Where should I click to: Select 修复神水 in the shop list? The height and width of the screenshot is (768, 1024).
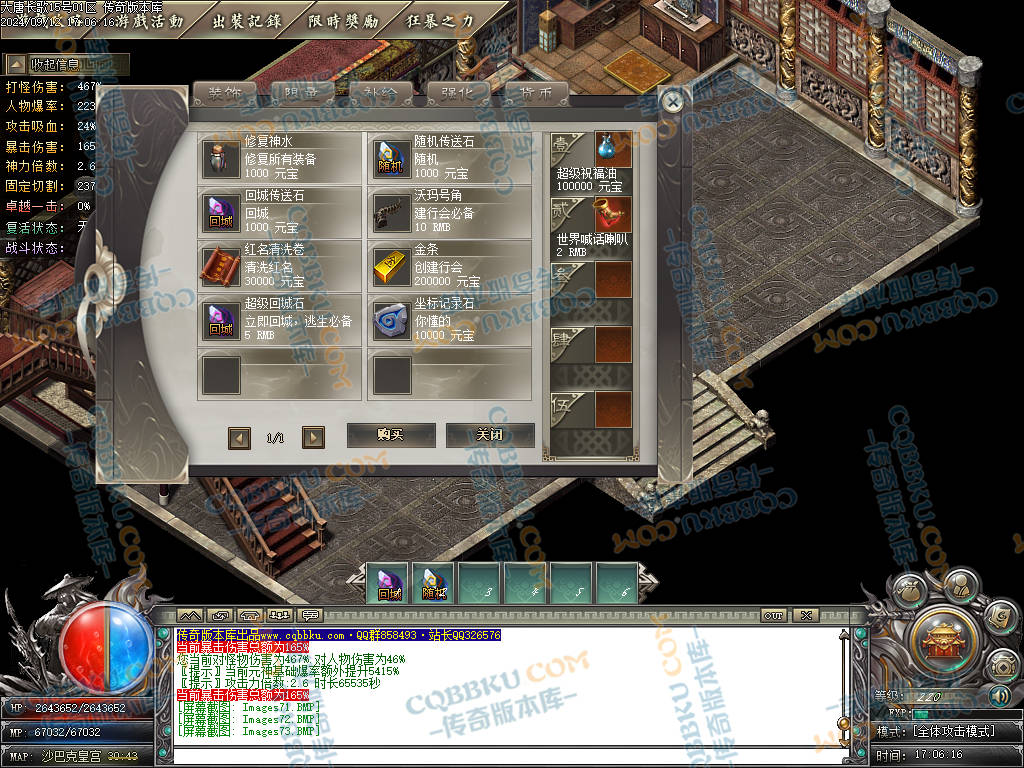click(280, 158)
